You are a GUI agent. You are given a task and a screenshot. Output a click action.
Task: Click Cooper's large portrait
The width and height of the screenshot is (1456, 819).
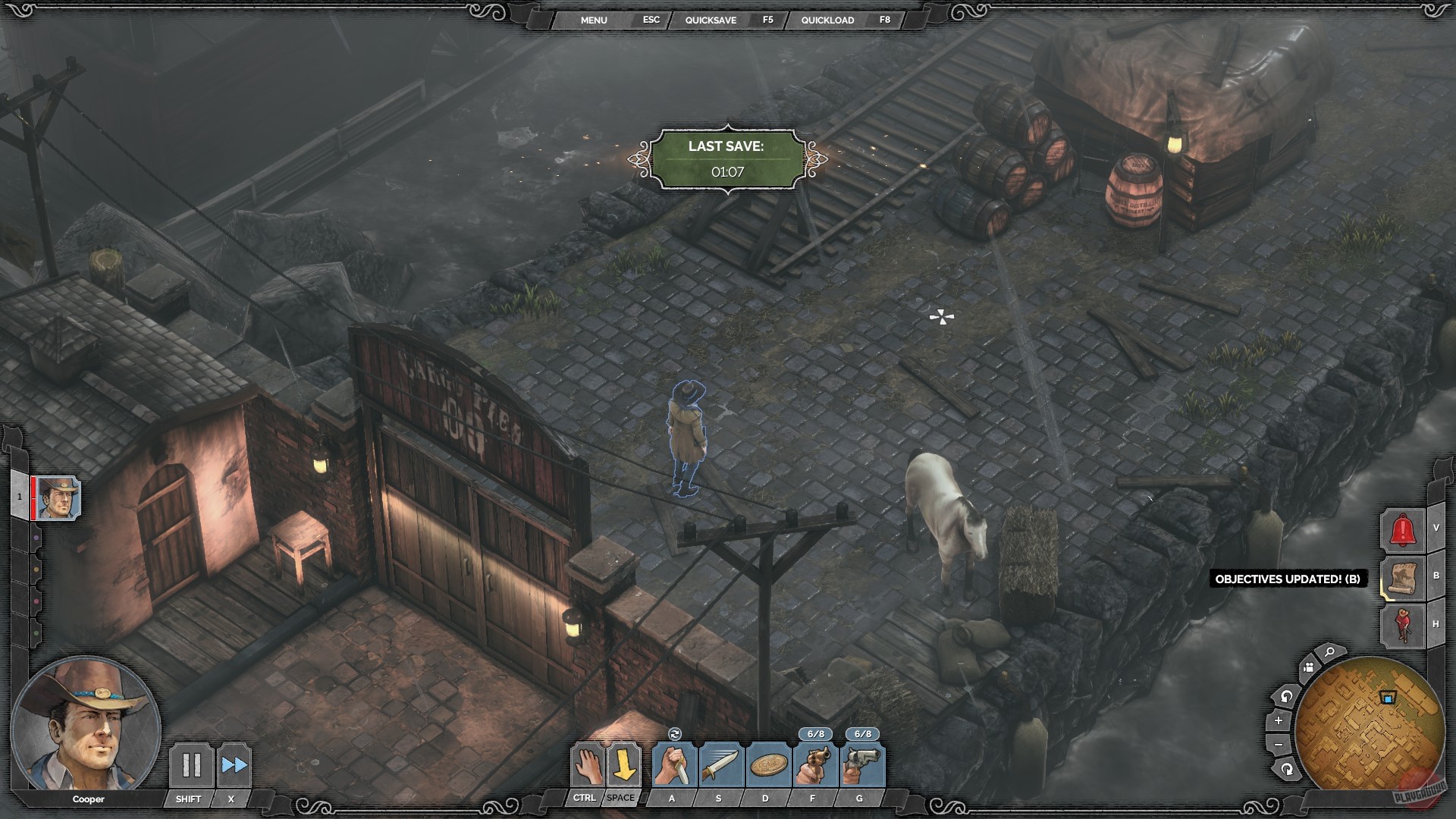[x=85, y=725]
